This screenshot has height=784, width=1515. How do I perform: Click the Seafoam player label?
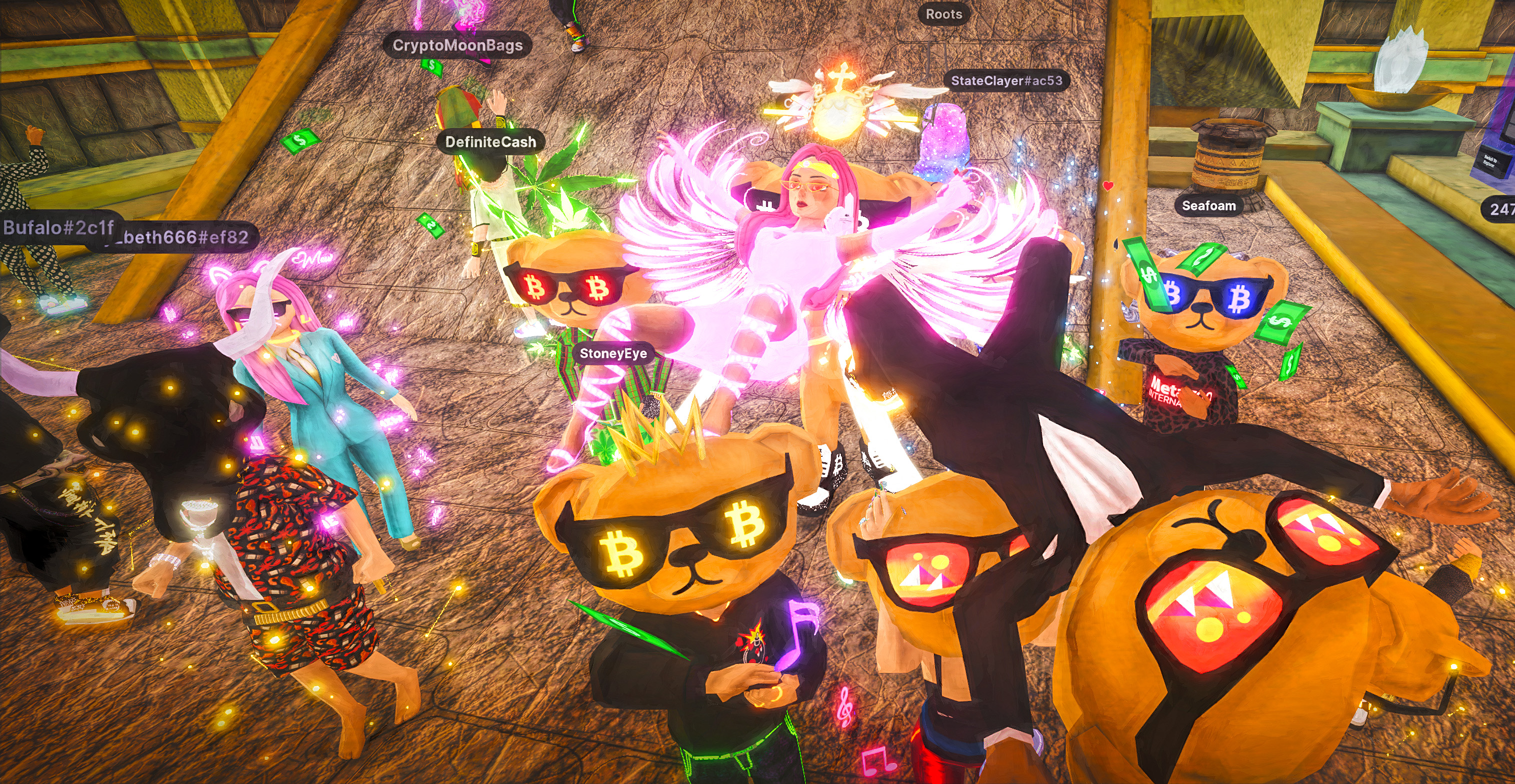pos(1208,206)
